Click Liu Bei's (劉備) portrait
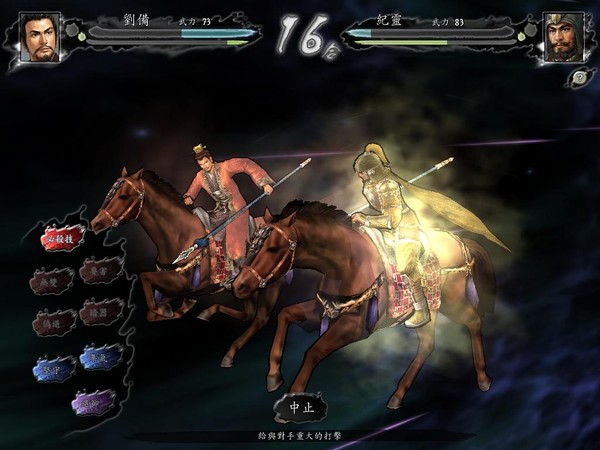The image size is (600, 450). [x=40, y=38]
